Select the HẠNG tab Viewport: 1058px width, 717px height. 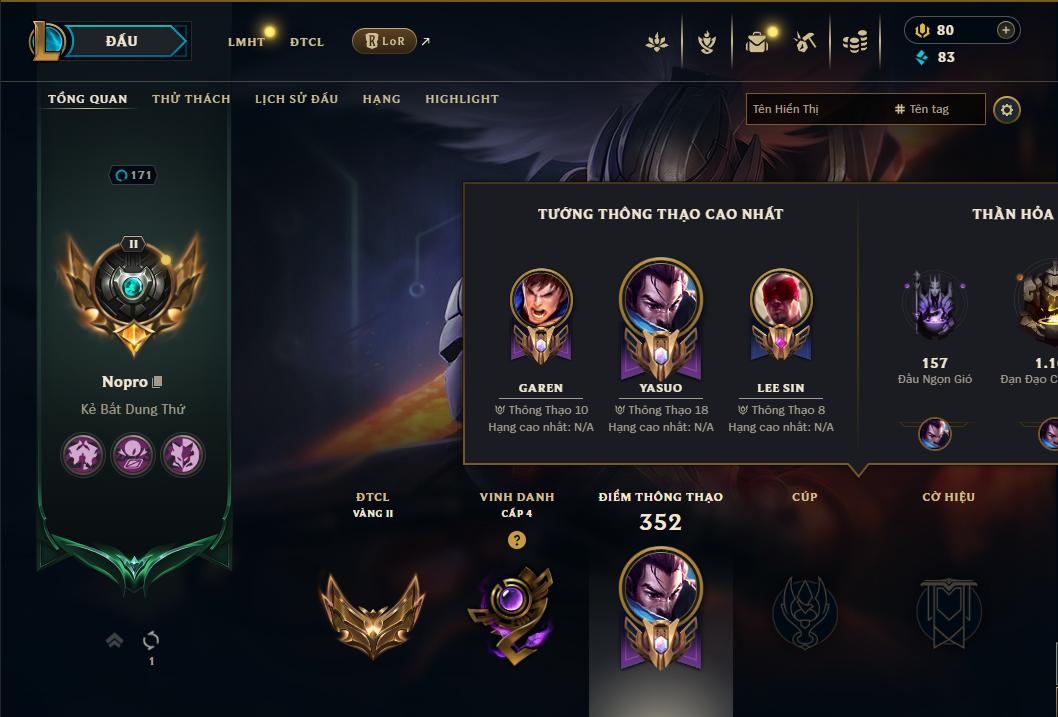381,99
